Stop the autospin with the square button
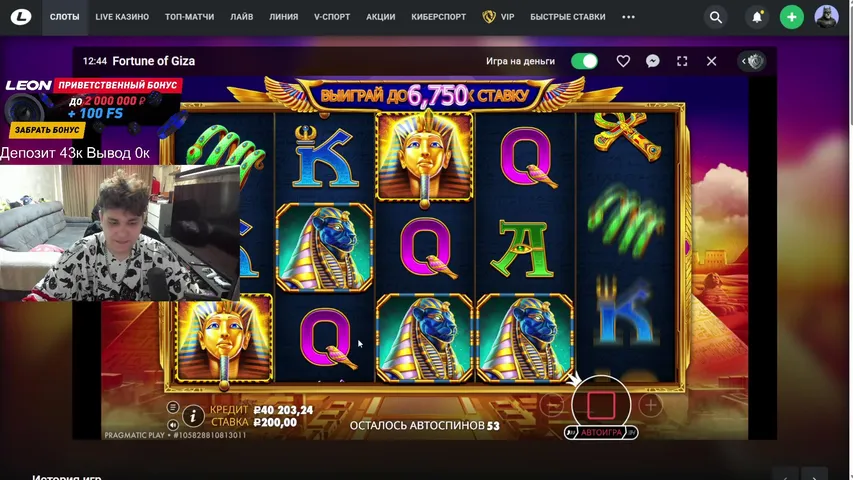This screenshot has height=480, width=853. [600, 404]
